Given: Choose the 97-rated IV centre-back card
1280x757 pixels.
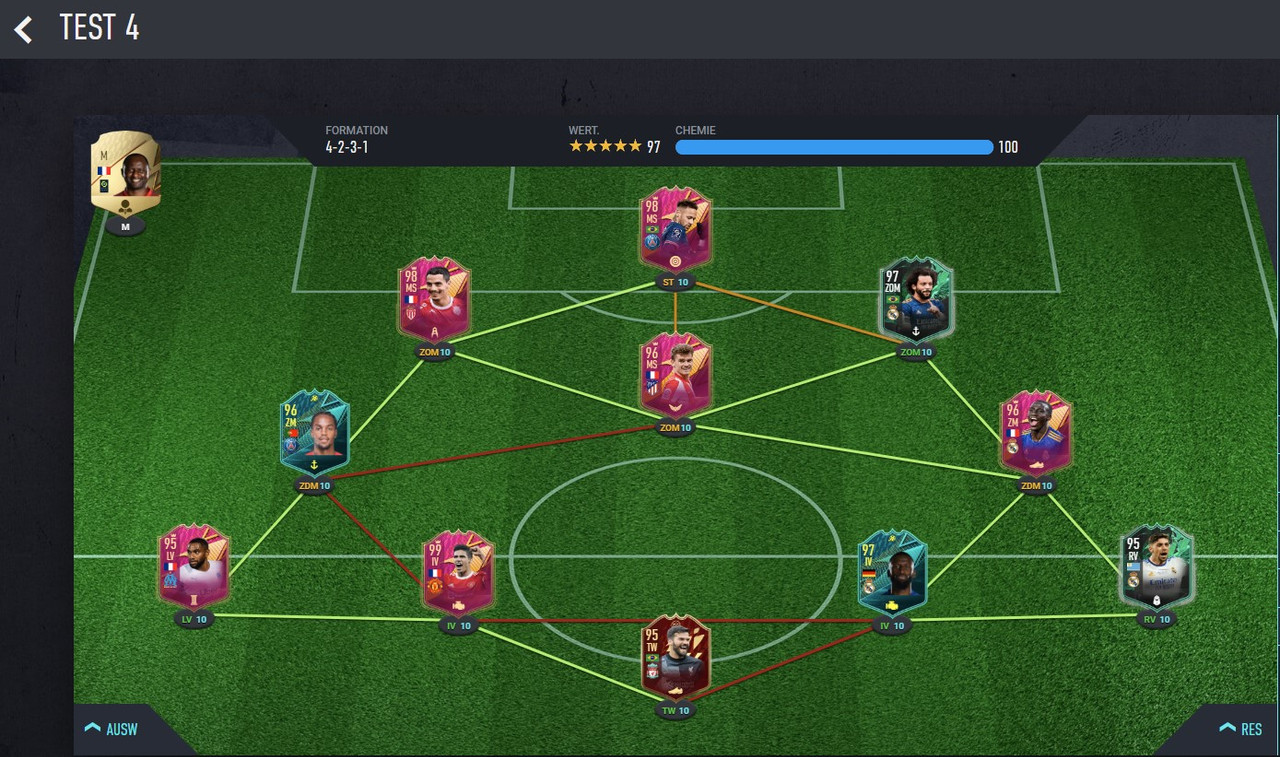Looking at the screenshot, I should (x=892, y=572).
